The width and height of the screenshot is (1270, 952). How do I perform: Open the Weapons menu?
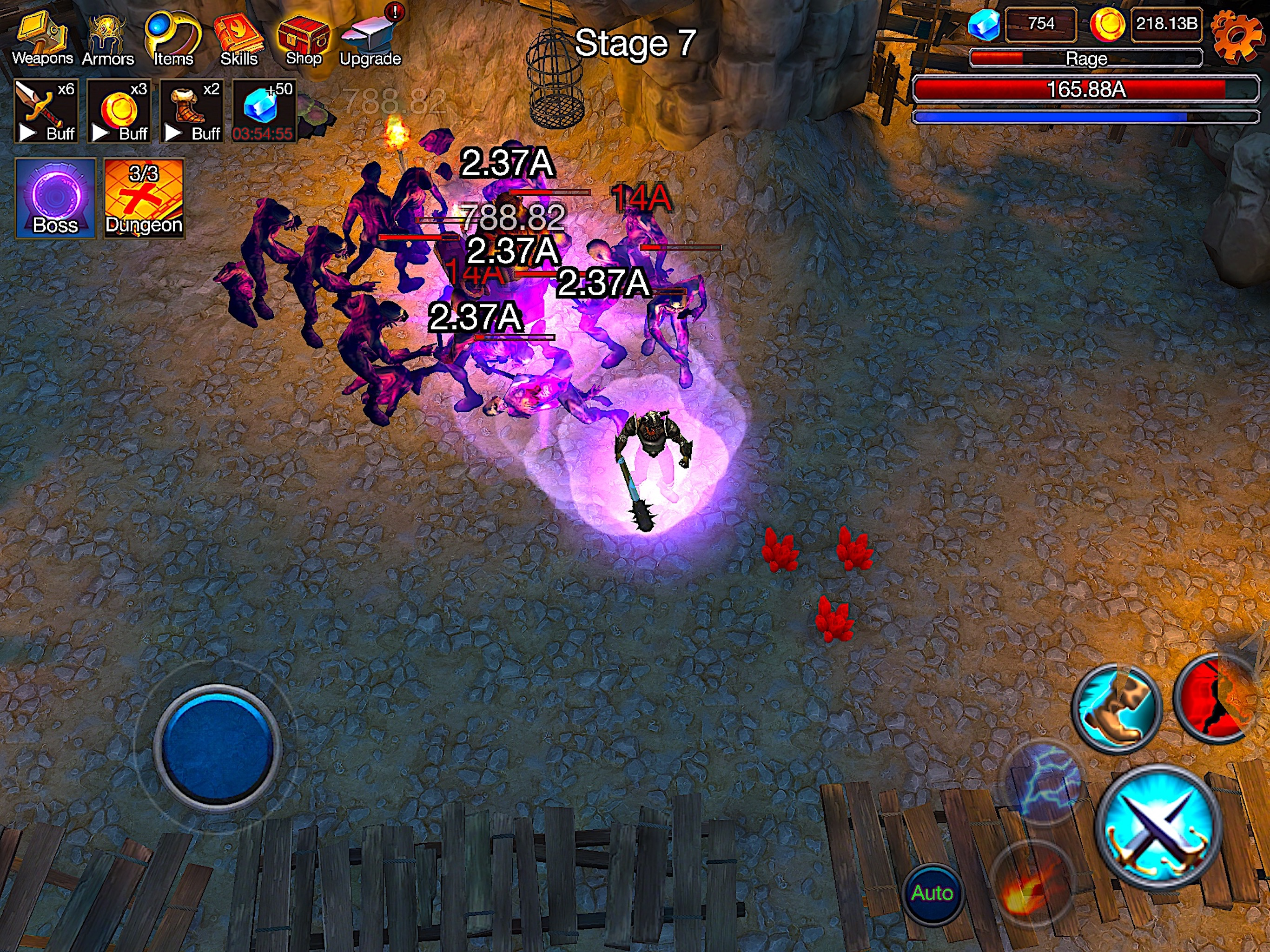(42, 39)
